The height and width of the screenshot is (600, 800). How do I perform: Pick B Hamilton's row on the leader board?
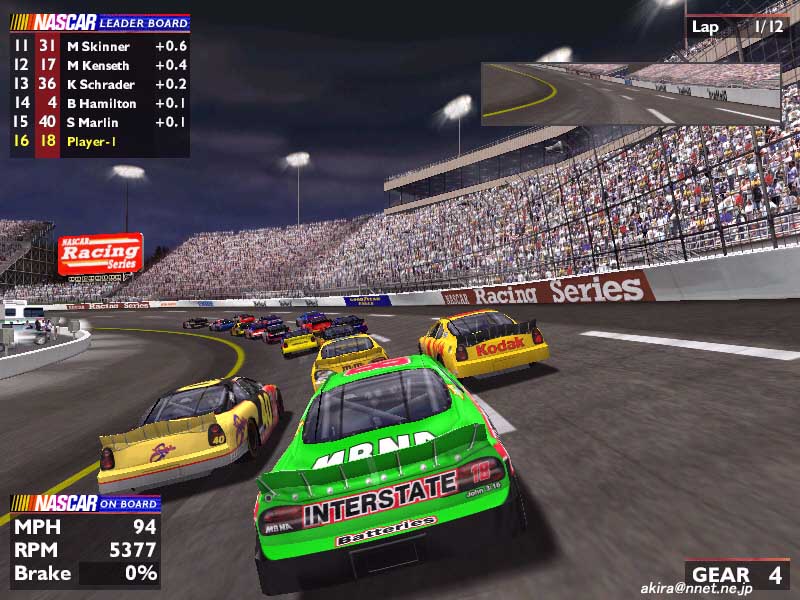pyautogui.click(x=98, y=103)
